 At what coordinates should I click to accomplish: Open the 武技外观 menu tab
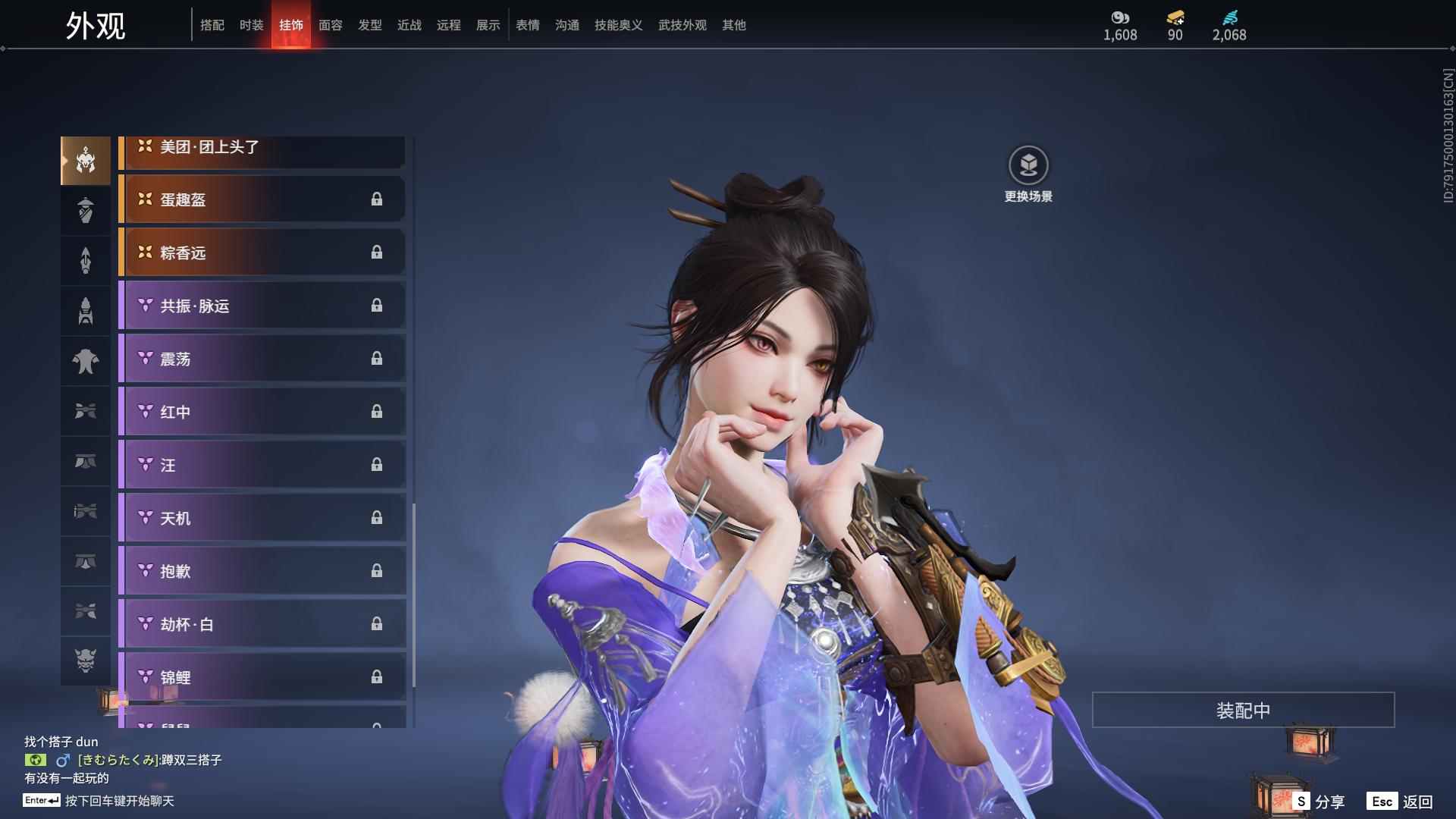pyautogui.click(x=681, y=24)
